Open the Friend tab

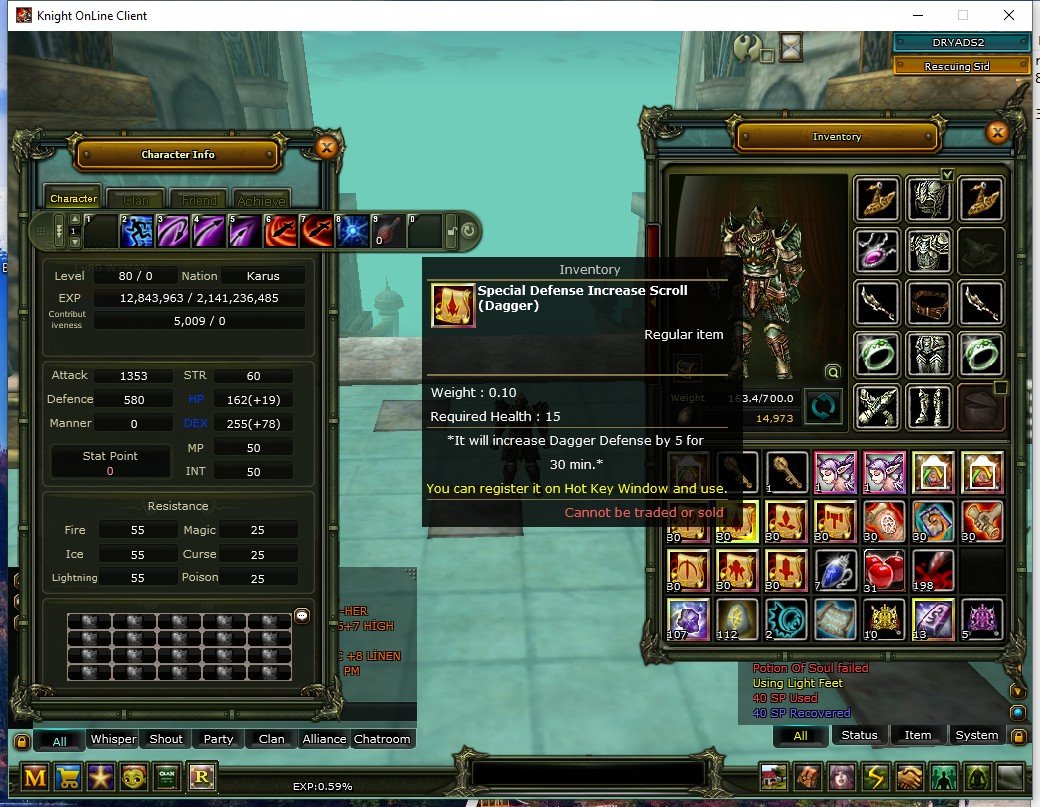click(198, 199)
